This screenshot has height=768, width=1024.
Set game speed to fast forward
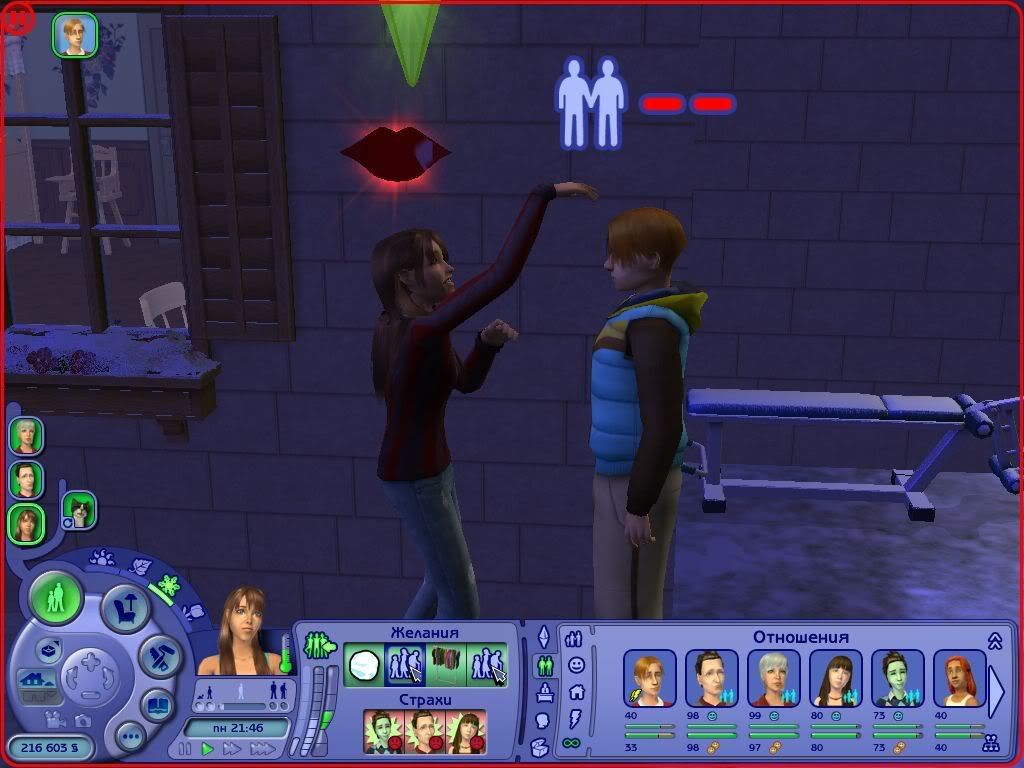234,749
